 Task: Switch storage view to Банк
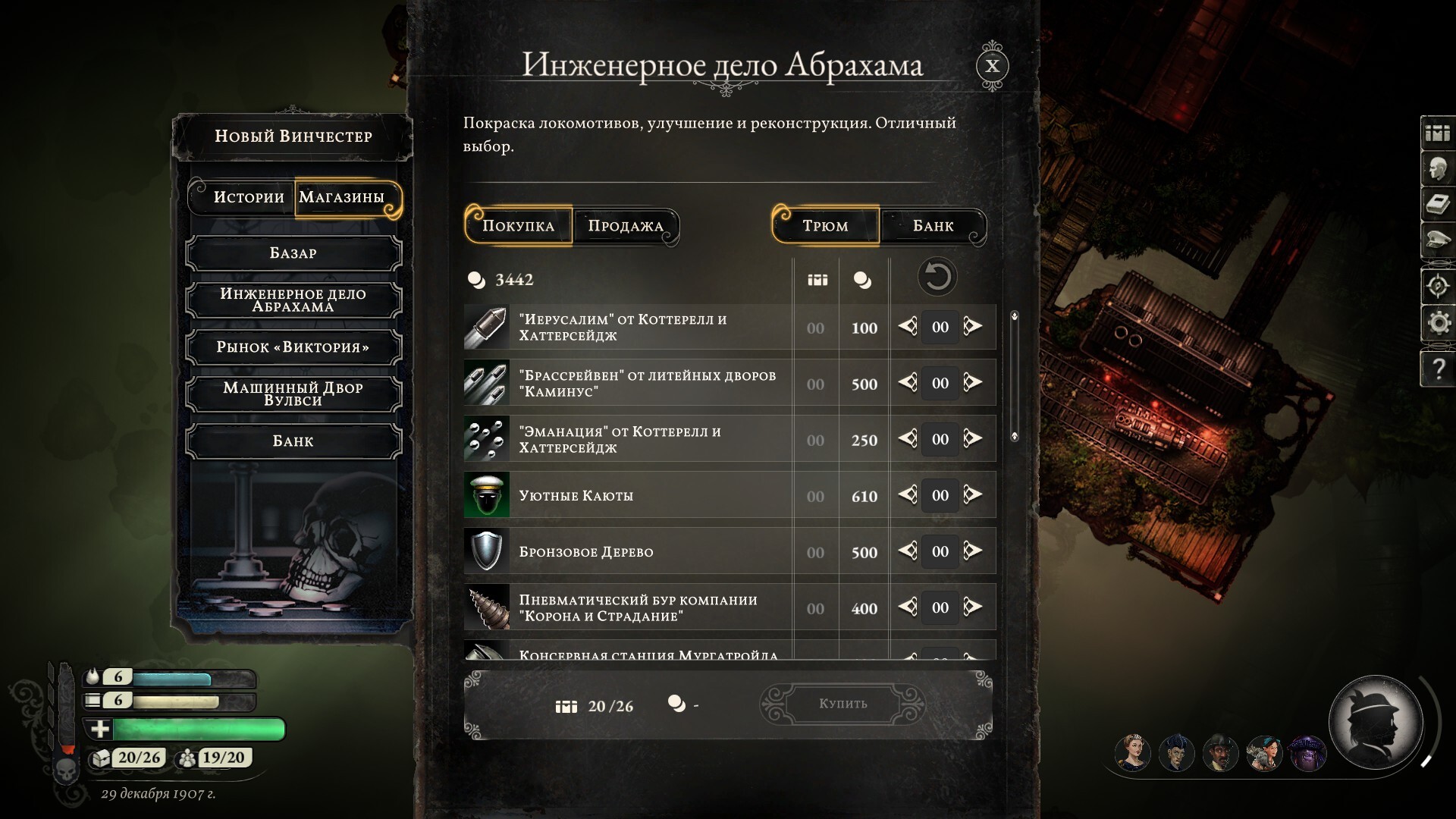pos(933,226)
